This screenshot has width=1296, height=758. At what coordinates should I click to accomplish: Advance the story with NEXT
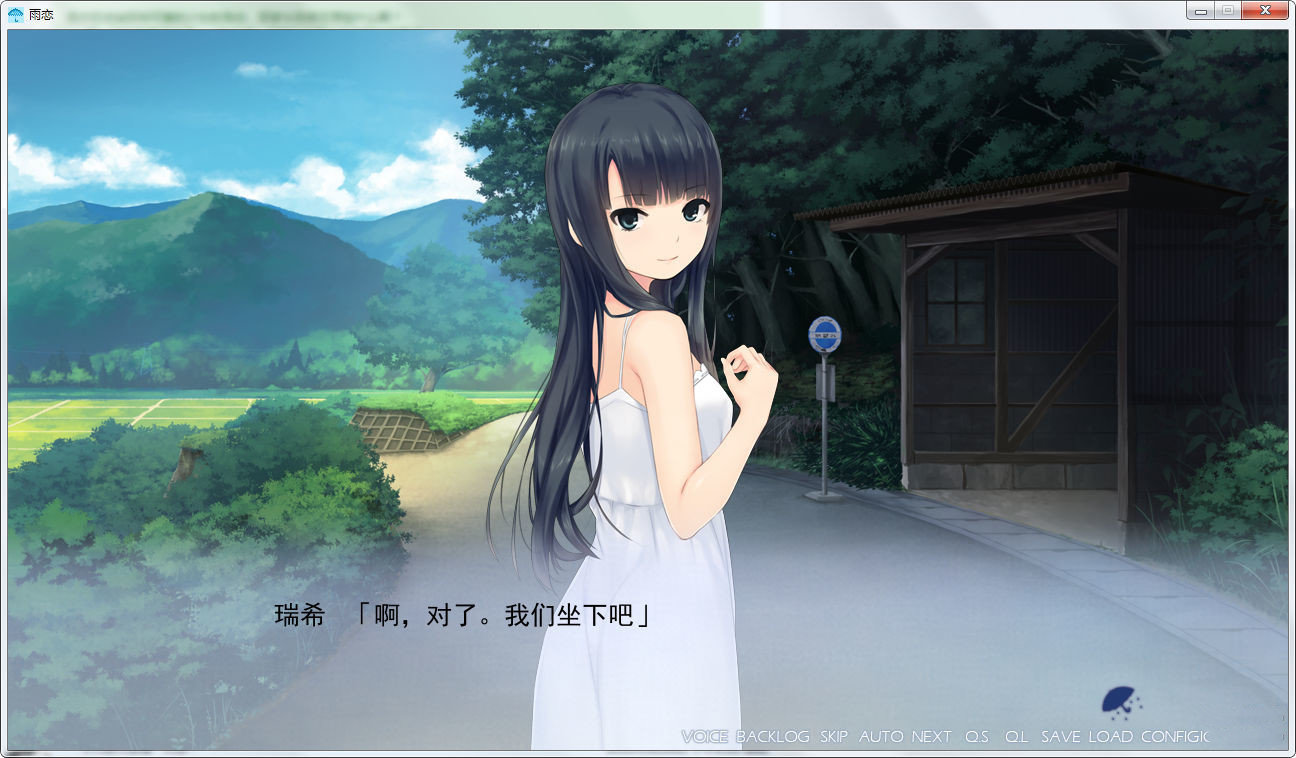click(930, 736)
